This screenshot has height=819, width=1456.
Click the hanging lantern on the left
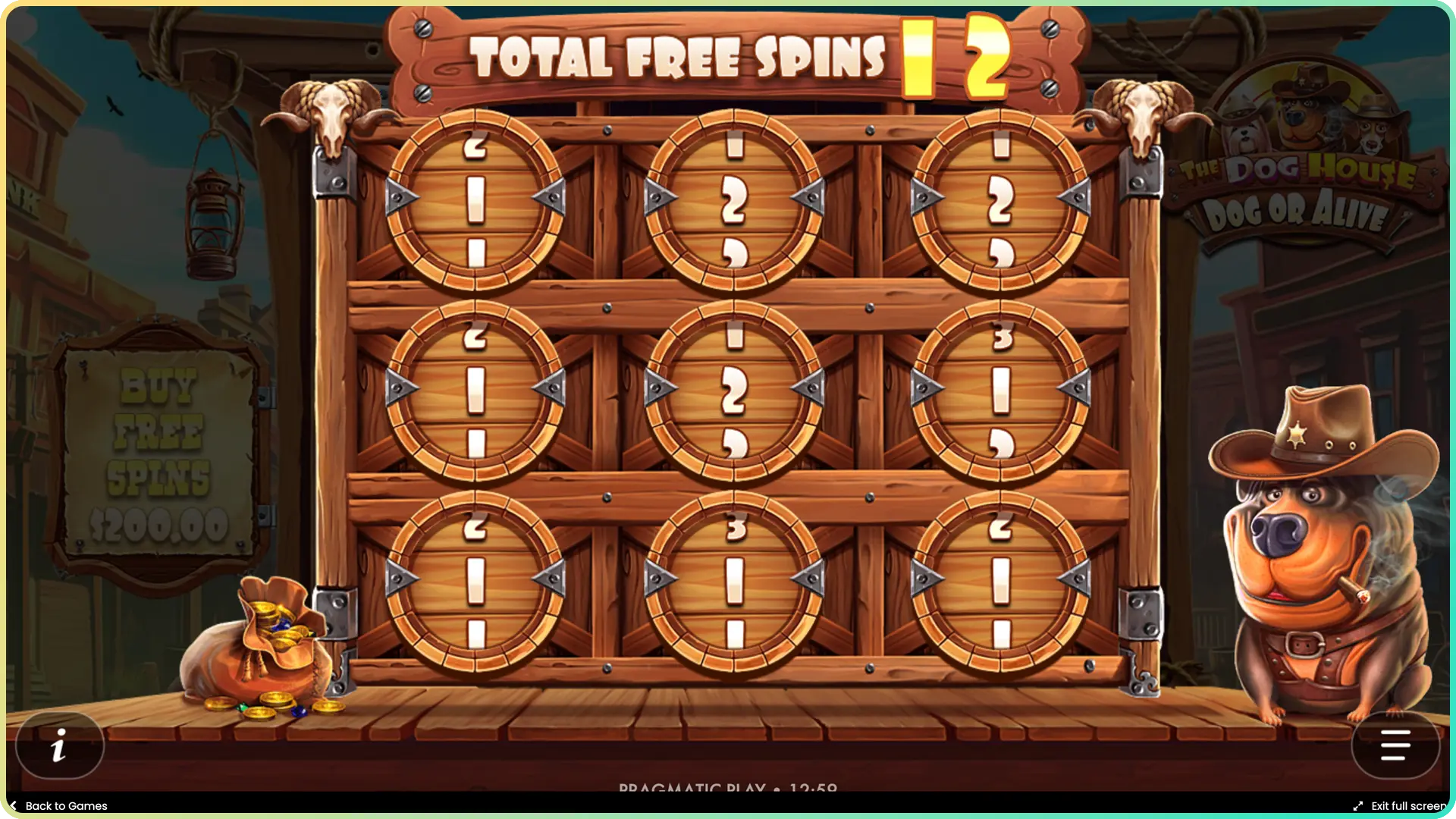click(x=211, y=227)
